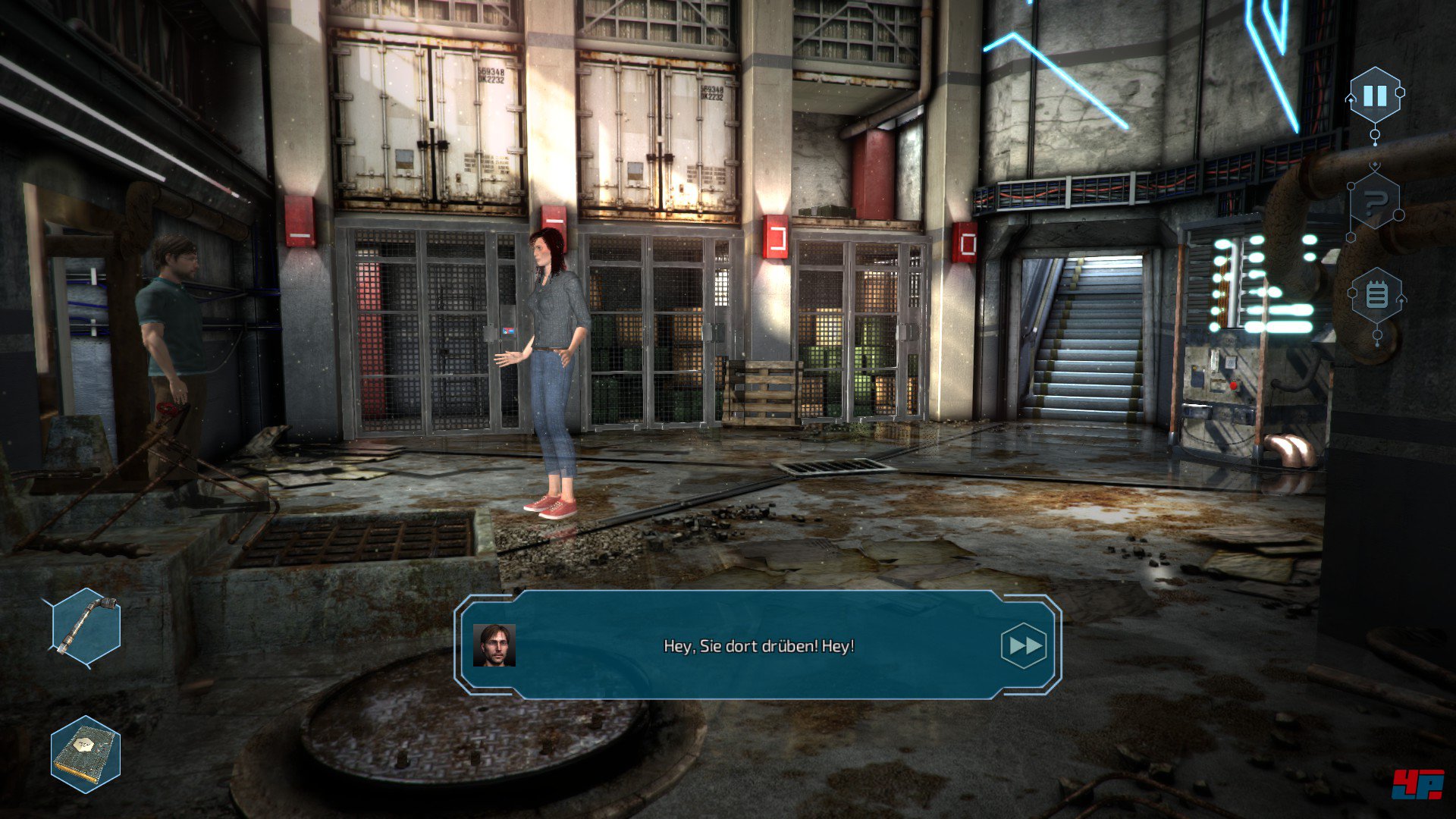Skip dialogue with the fast-forward button
1456x819 pixels.
tap(1024, 645)
